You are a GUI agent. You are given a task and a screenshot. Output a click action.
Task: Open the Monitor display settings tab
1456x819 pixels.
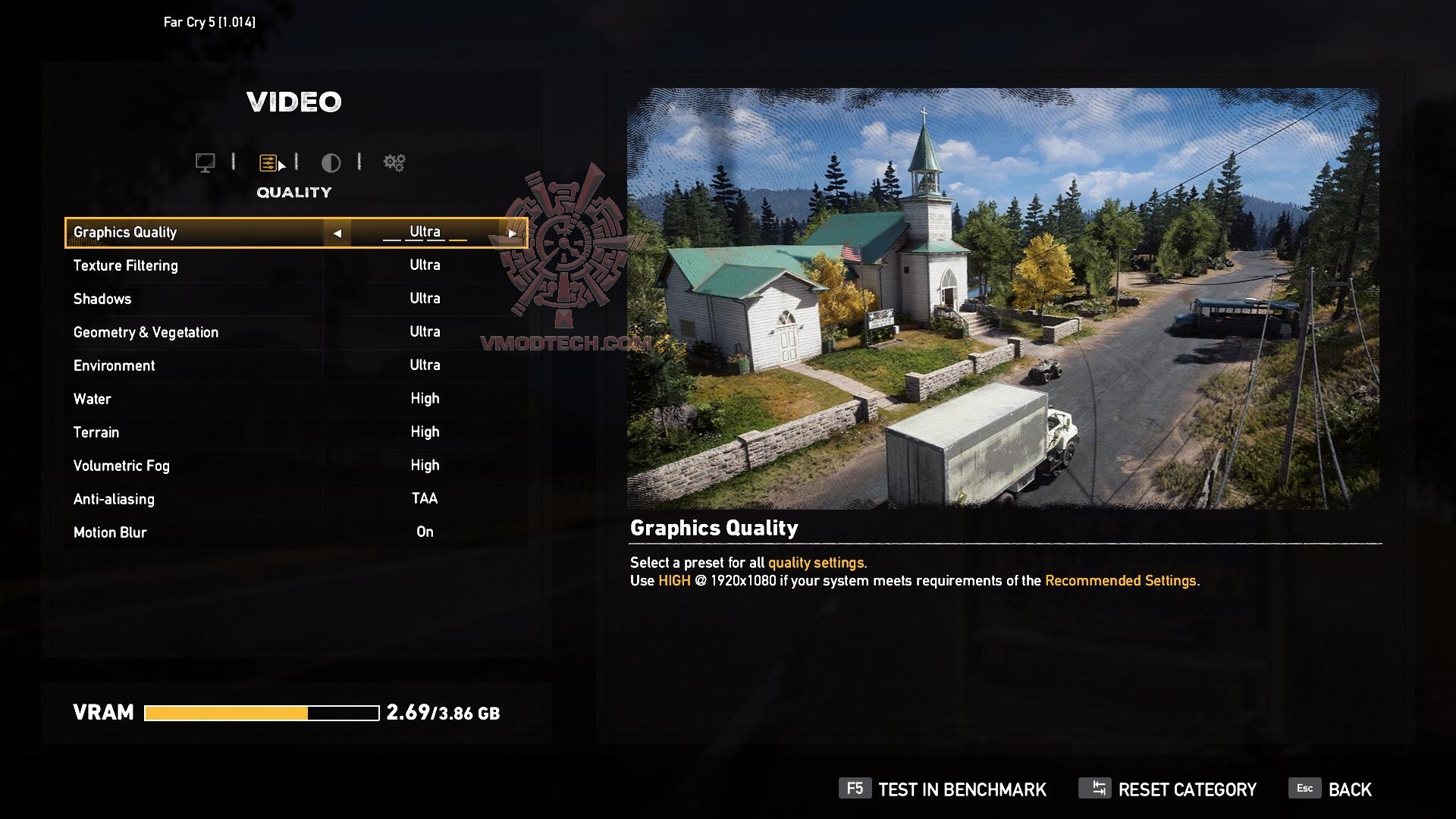pos(205,162)
